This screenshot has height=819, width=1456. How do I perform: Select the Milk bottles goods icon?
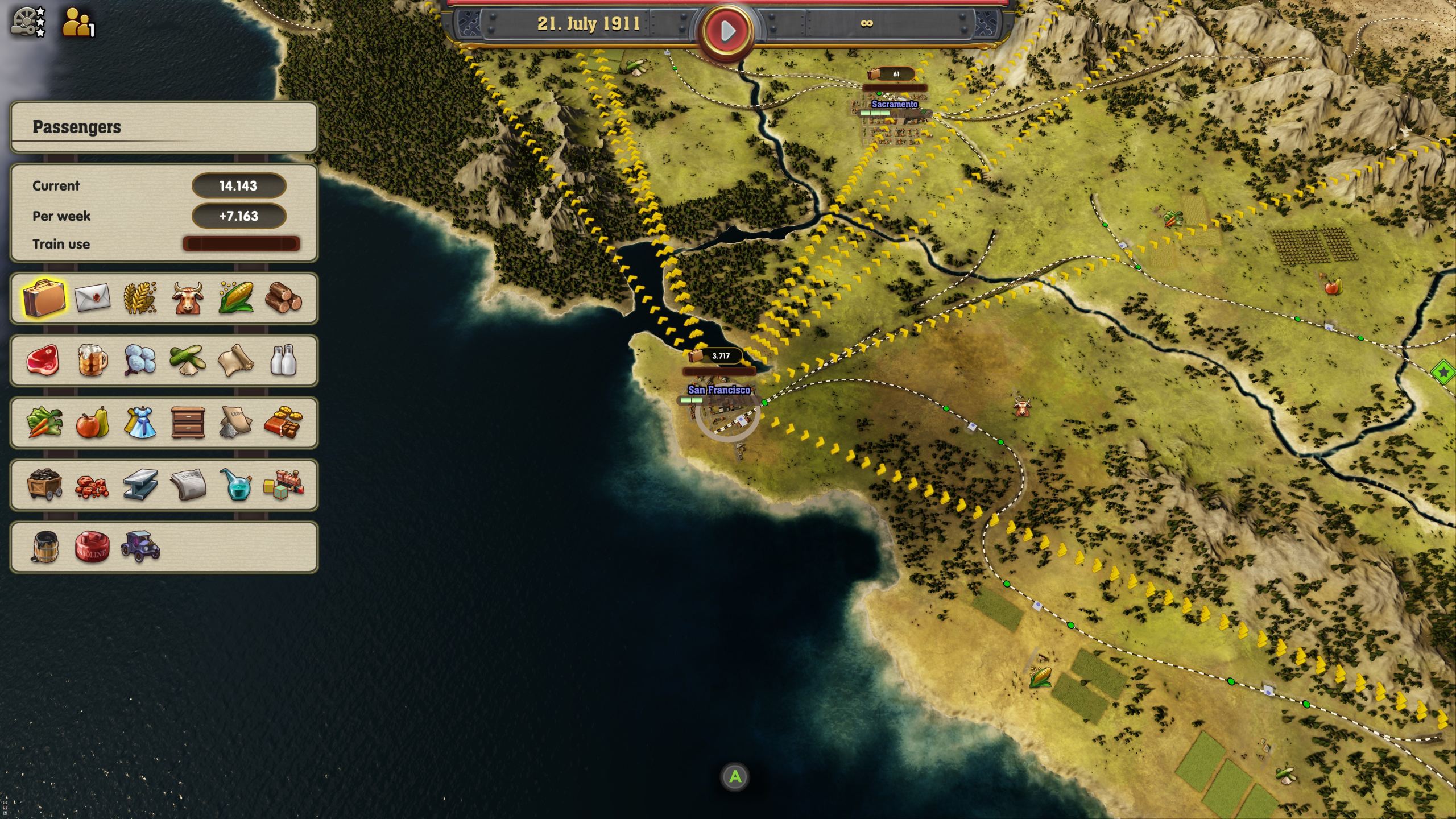(284, 360)
